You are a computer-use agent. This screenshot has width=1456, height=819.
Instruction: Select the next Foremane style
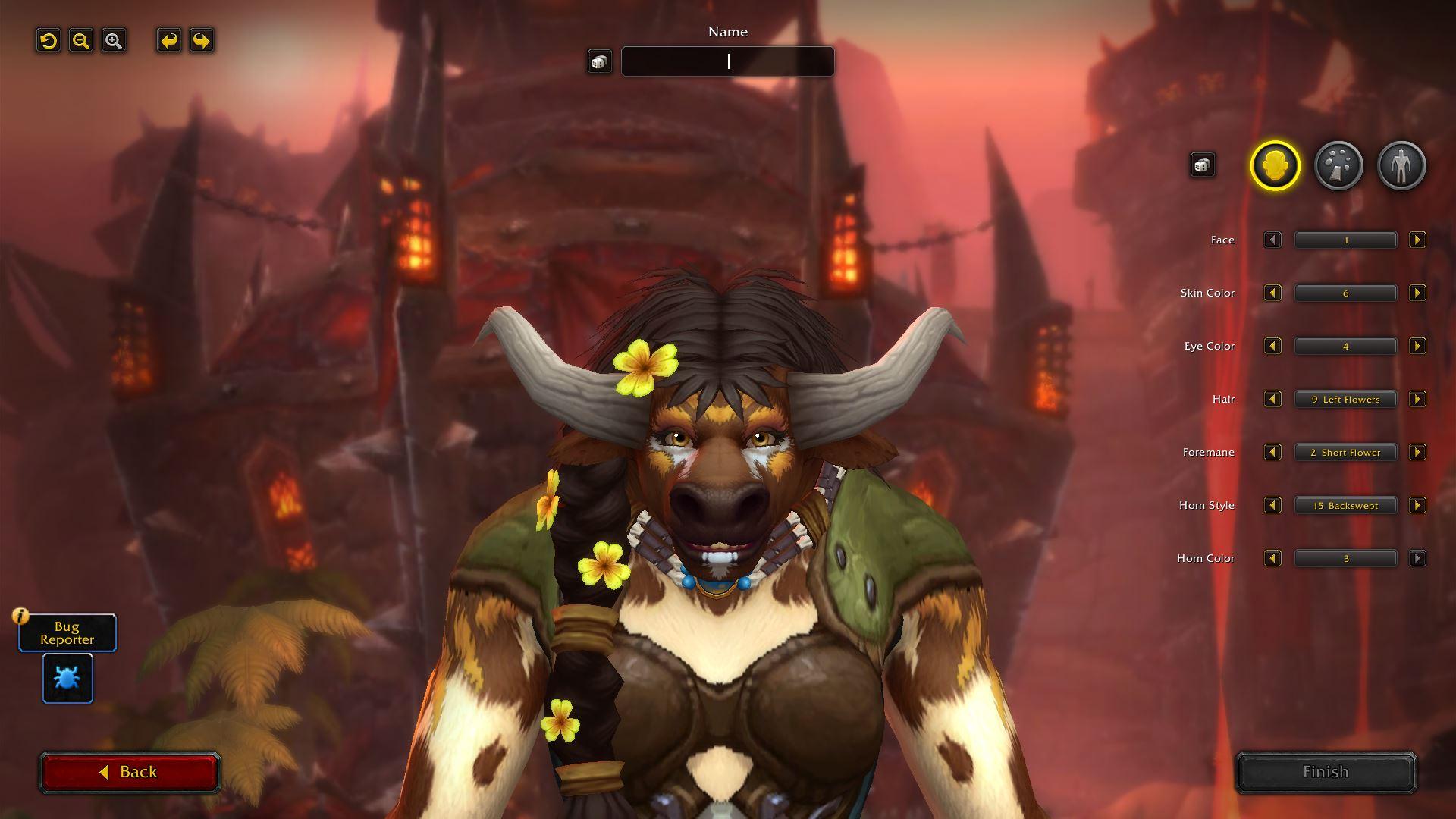pos(1417,453)
